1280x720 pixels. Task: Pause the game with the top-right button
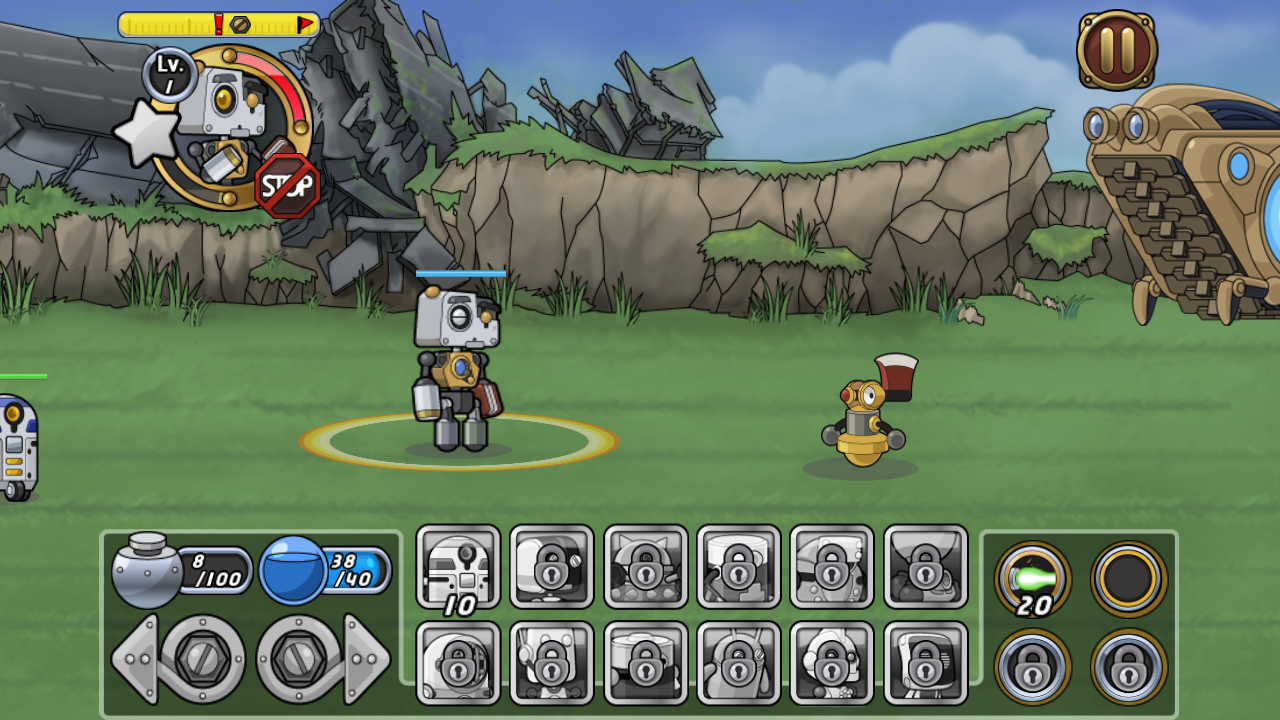click(1117, 50)
